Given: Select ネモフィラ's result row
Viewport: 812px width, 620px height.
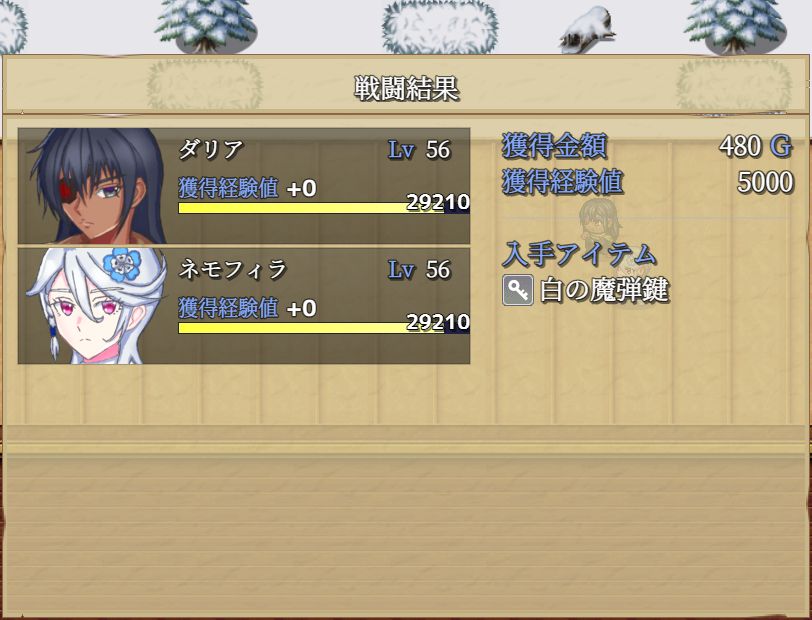Looking at the screenshot, I should tap(244, 305).
